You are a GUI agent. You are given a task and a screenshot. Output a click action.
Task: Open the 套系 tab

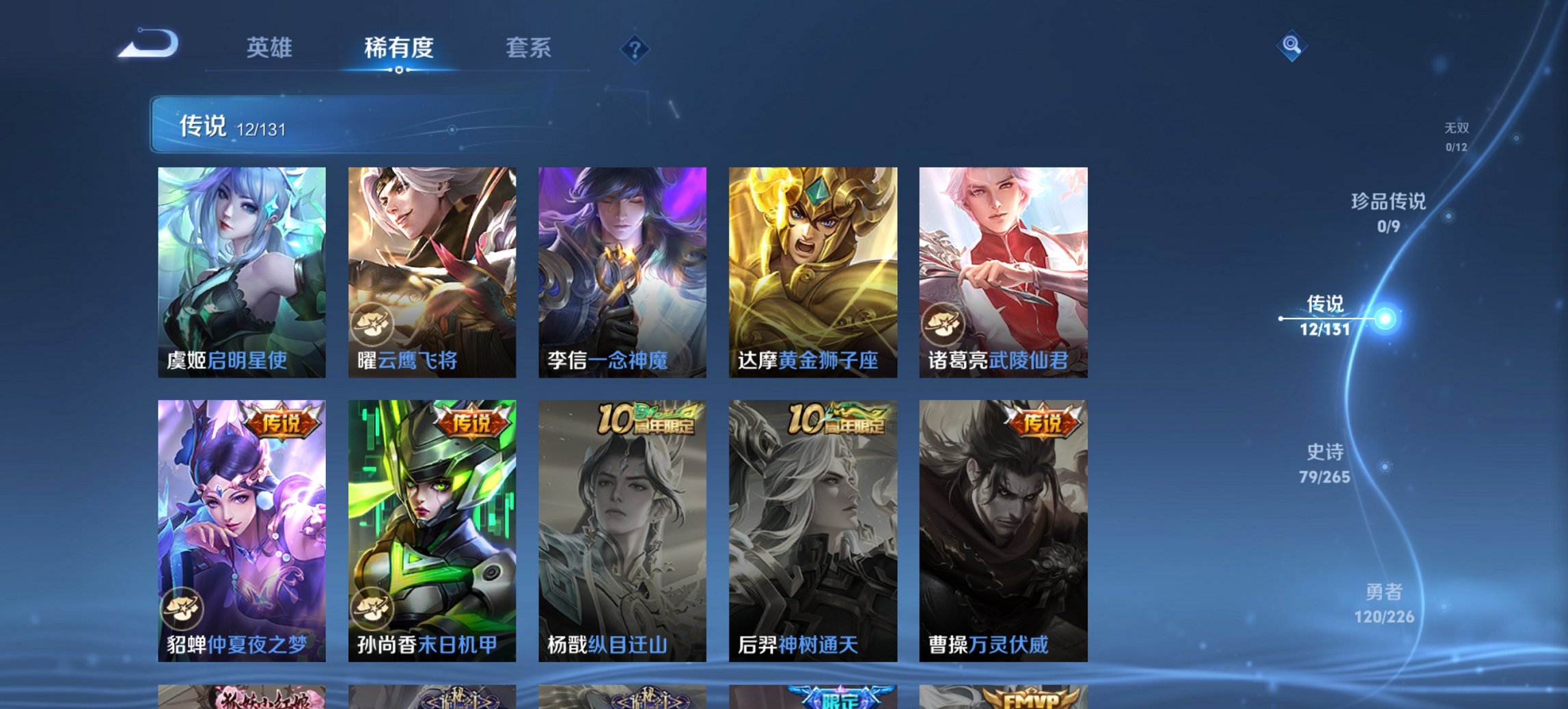coord(527,49)
